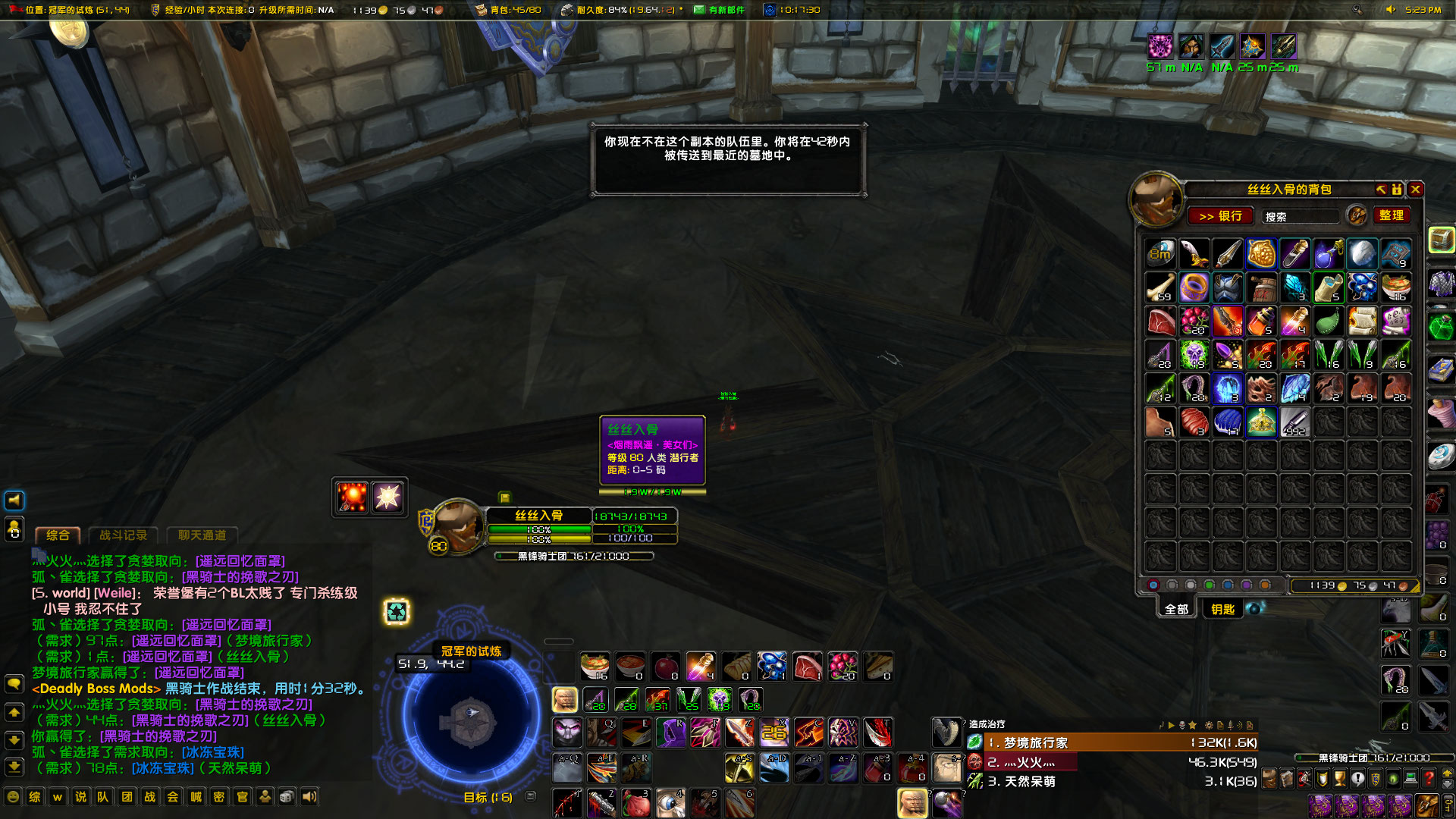Enable the orange quality filter dot in bag footer
1456x819 pixels.
coord(1264,585)
